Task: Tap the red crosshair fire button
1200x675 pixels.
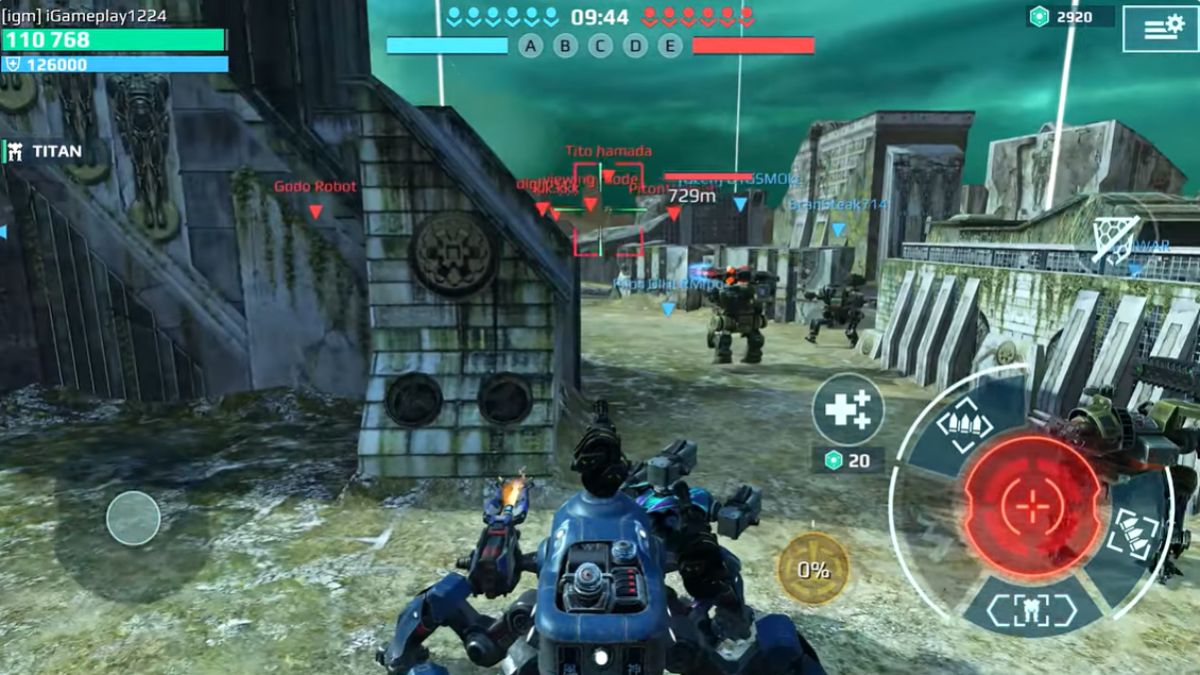Action: click(x=1032, y=505)
